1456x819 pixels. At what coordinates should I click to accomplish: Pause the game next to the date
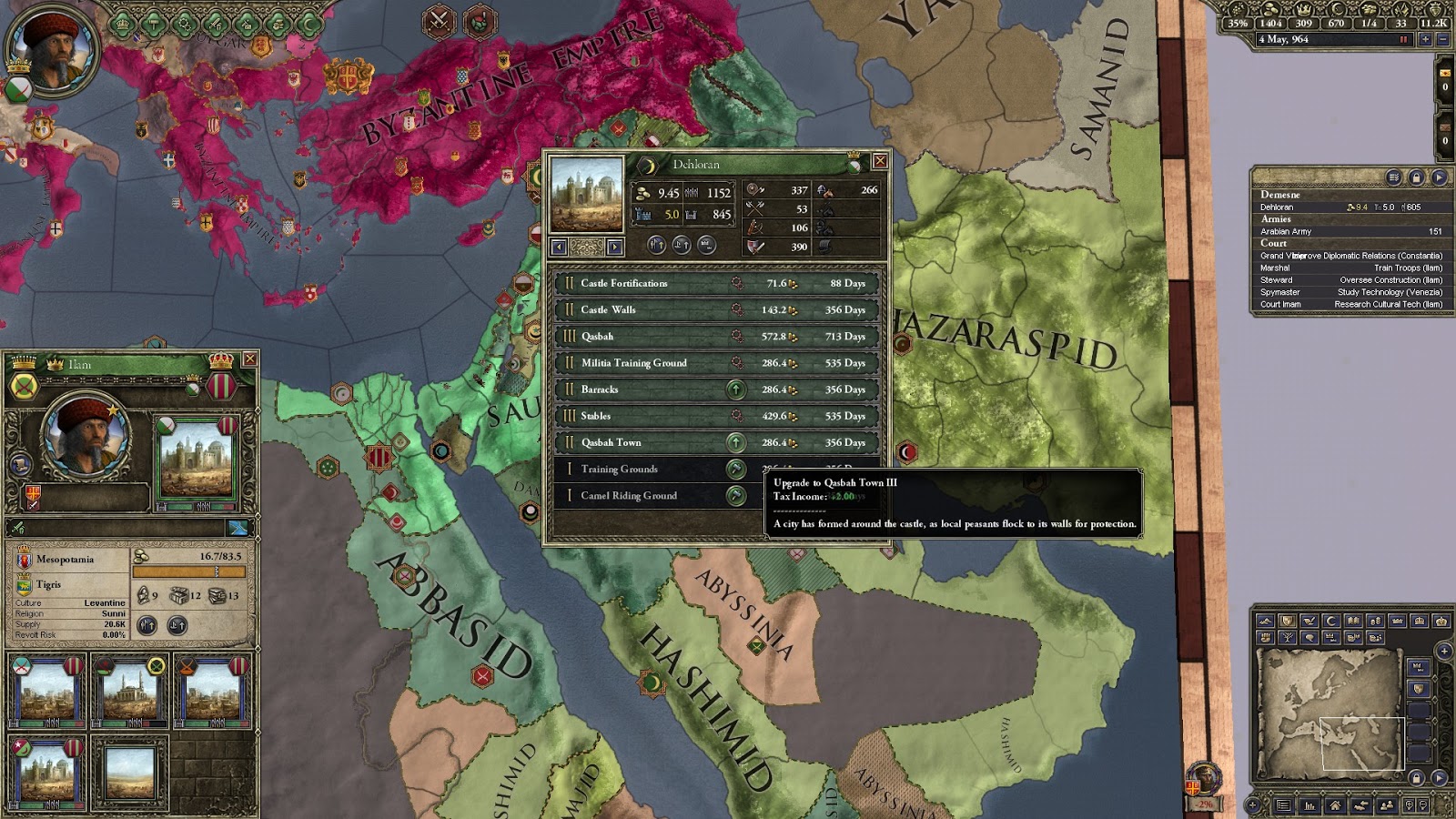[x=1404, y=39]
